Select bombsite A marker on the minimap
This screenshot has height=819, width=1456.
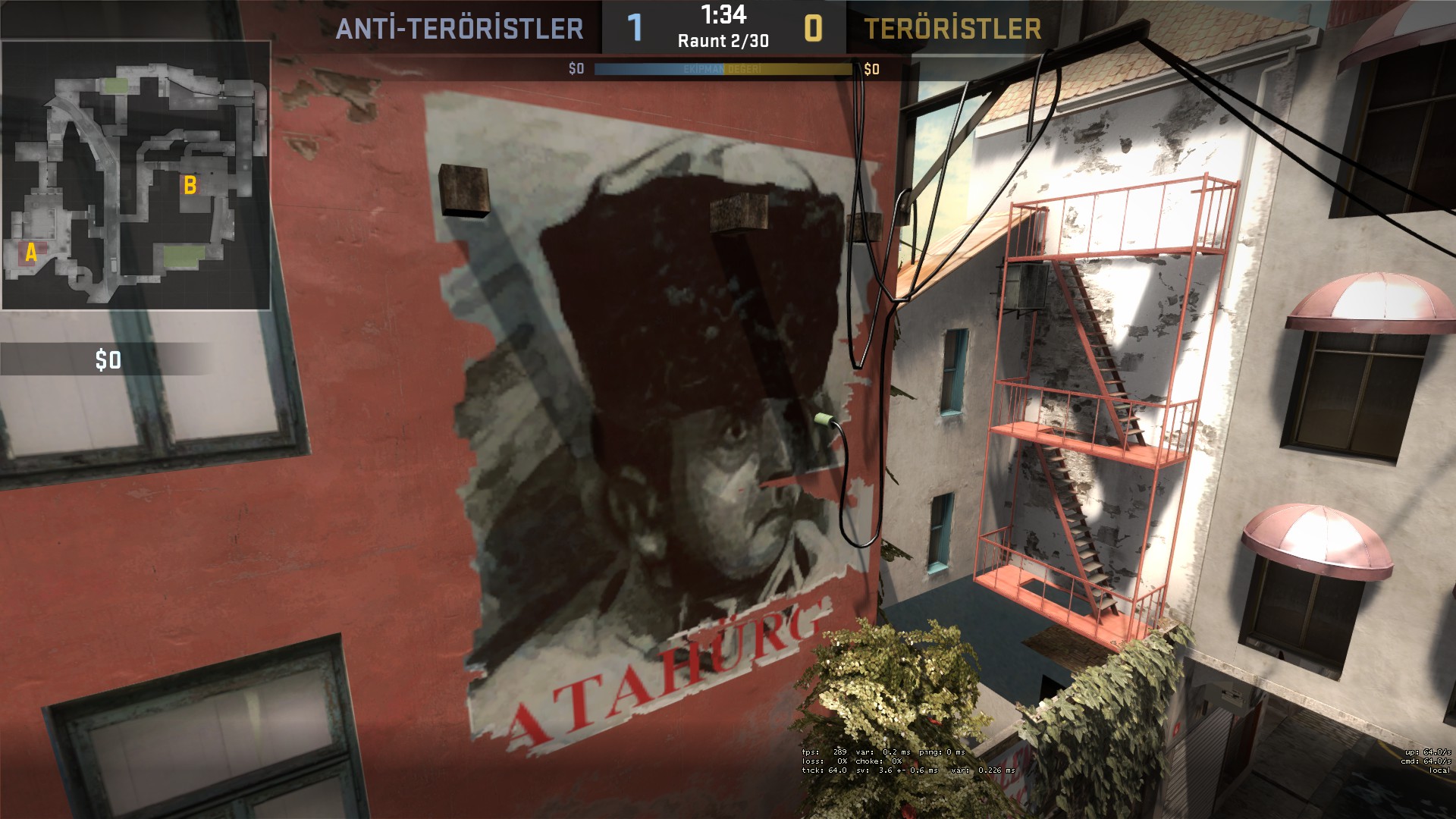[x=31, y=253]
